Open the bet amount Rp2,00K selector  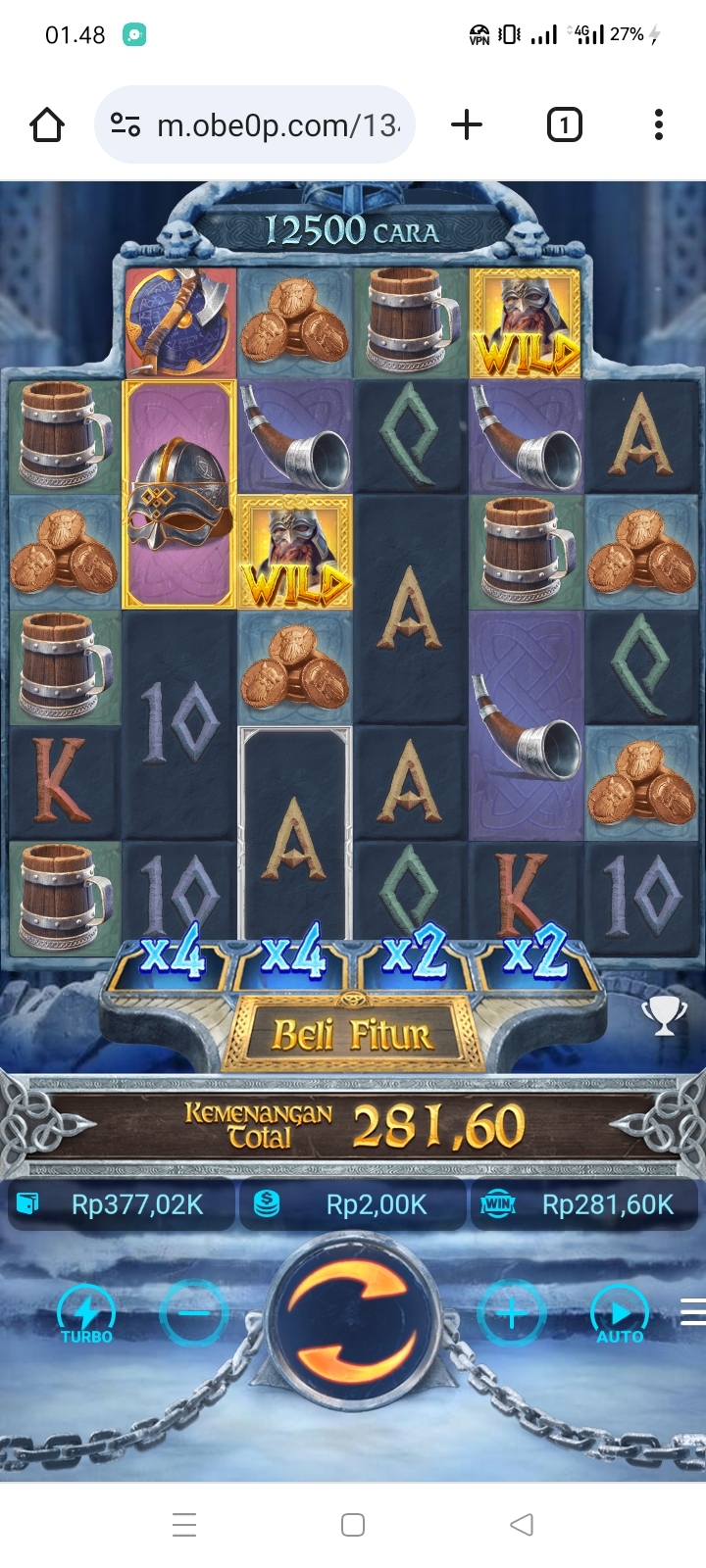353,1204
